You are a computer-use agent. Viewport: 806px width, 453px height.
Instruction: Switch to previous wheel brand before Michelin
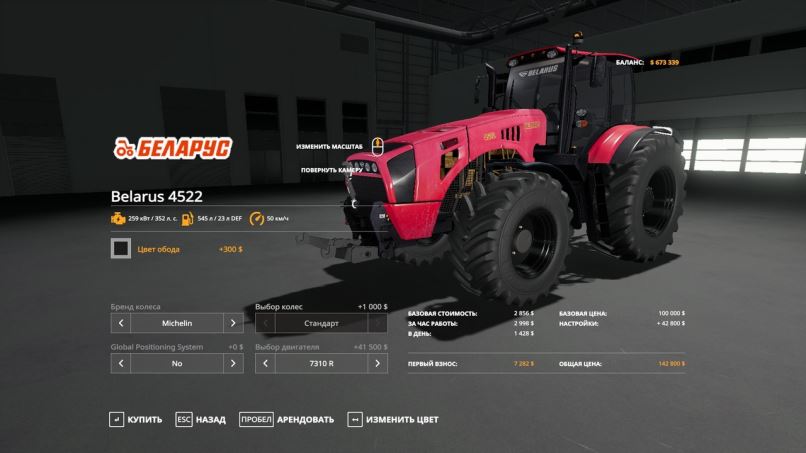pyautogui.click(x=121, y=324)
